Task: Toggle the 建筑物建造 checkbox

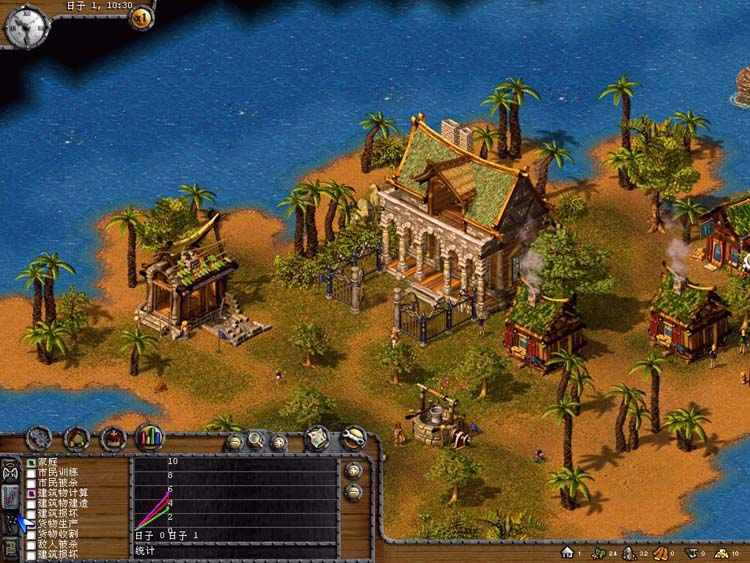Action: click(31, 503)
